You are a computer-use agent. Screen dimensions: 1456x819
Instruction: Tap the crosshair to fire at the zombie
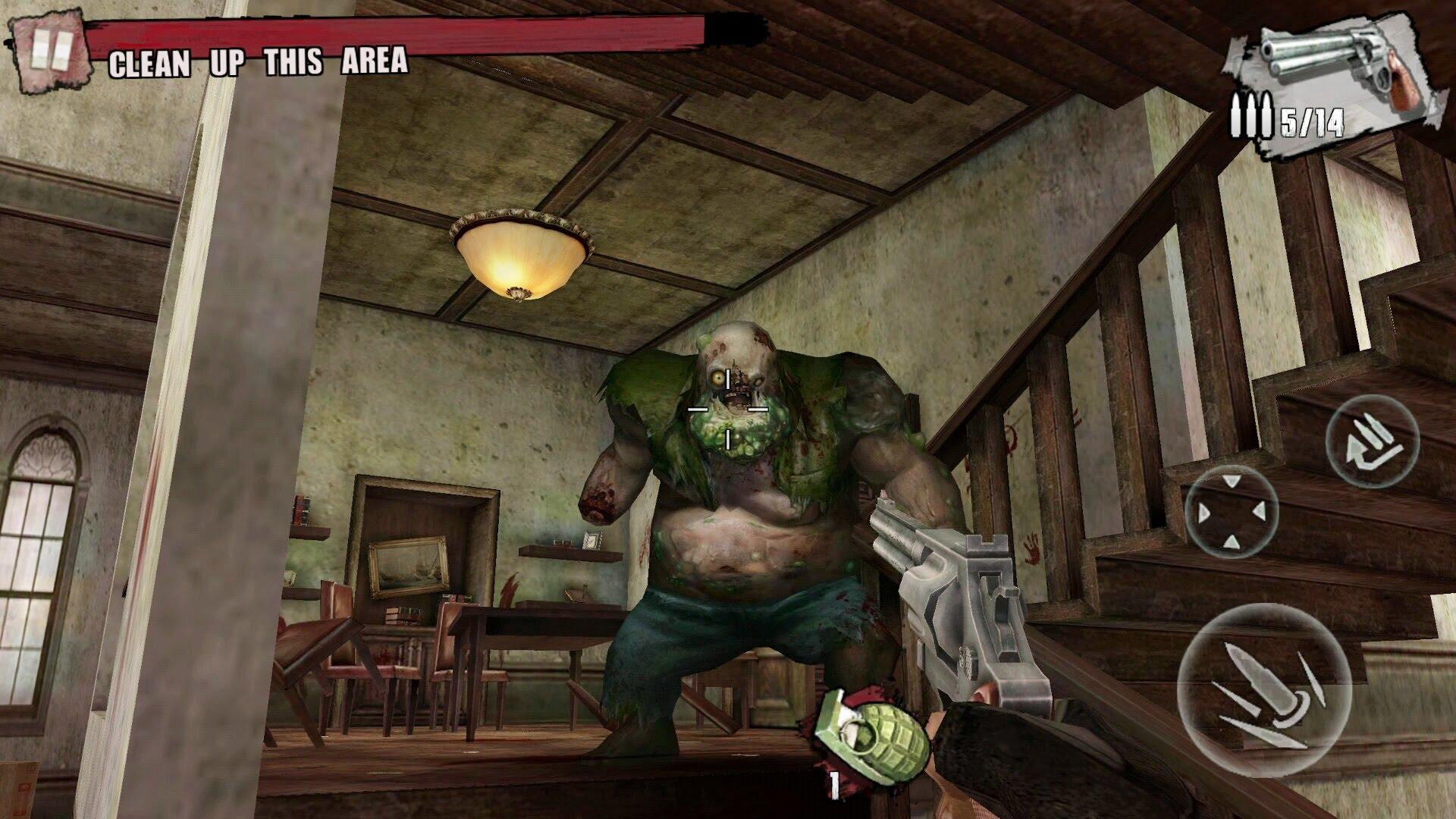pyautogui.click(x=728, y=407)
